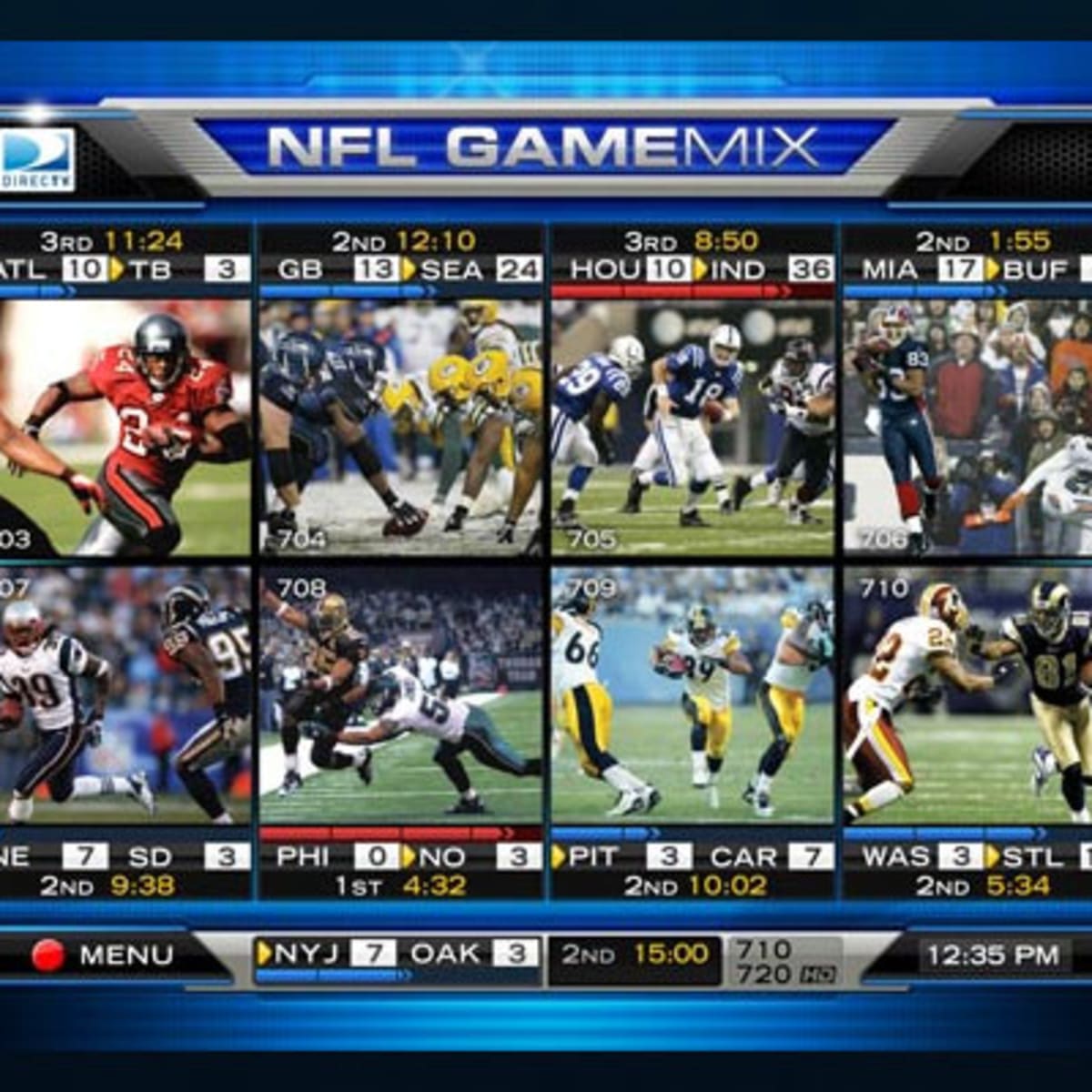Select the NYJ vs OAK score bar
Image resolution: width=1092 pixels, height=1092 pixels.
(x=397, y=955)
